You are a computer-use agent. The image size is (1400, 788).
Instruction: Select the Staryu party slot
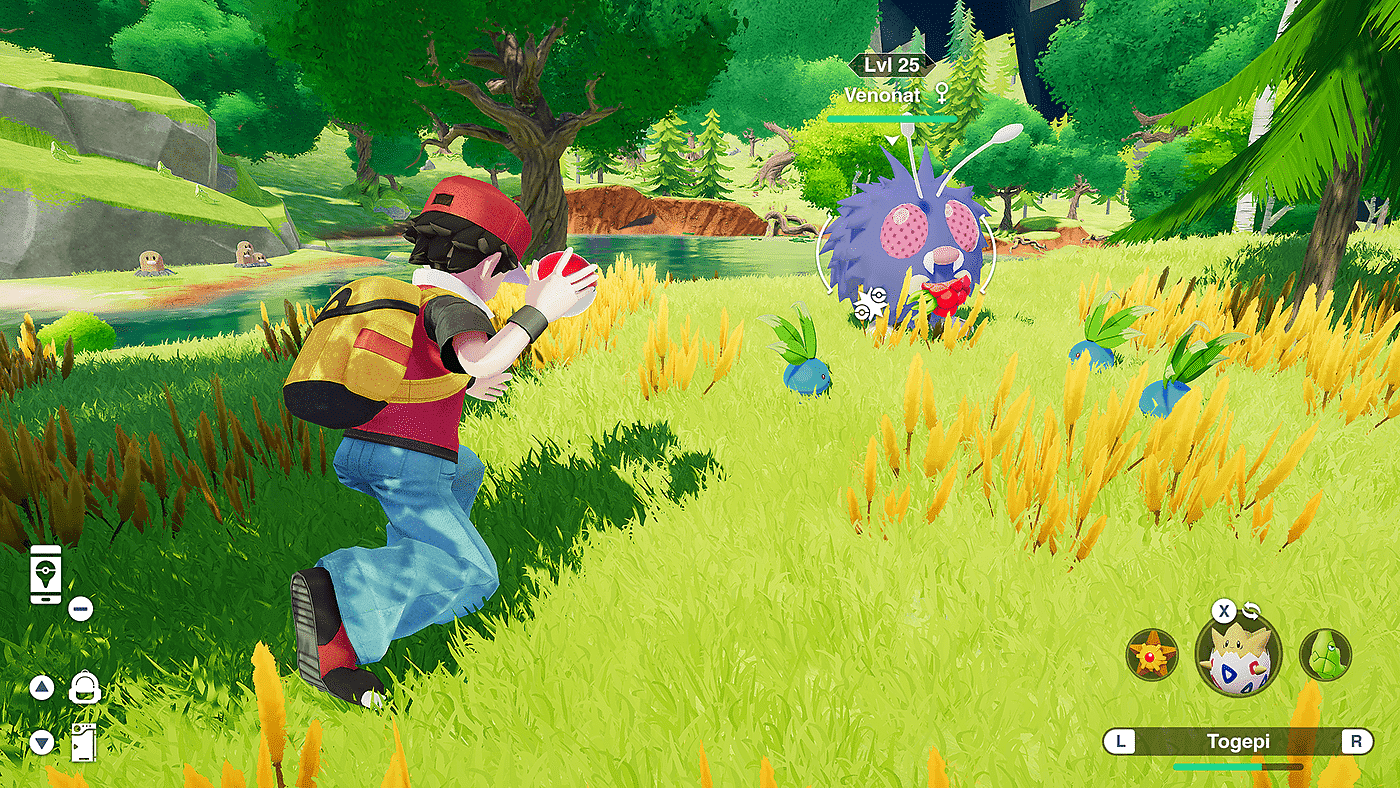[1151, 655]
